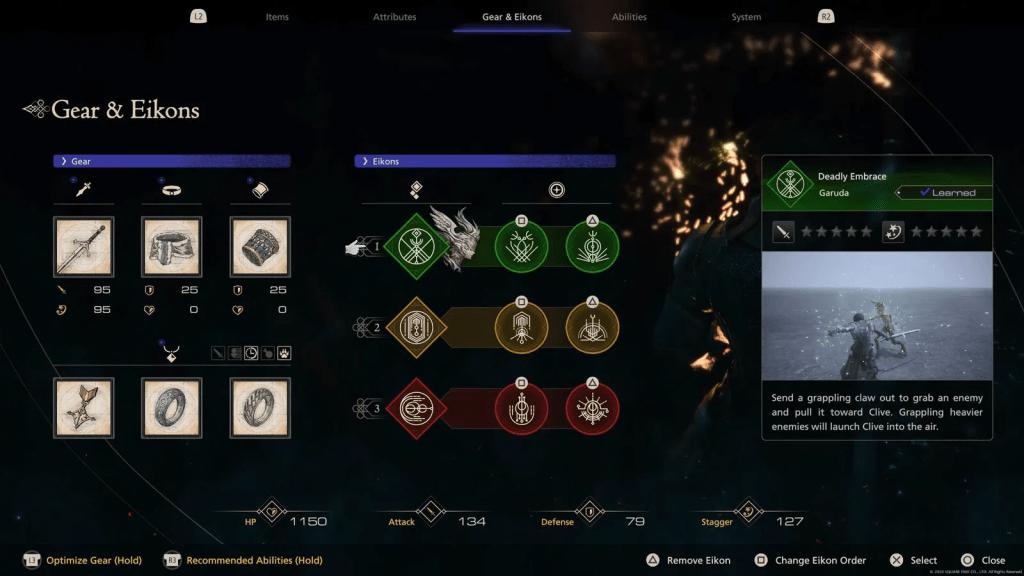
Task: Expand the Gear section header
Action: (x=172, y=161)
